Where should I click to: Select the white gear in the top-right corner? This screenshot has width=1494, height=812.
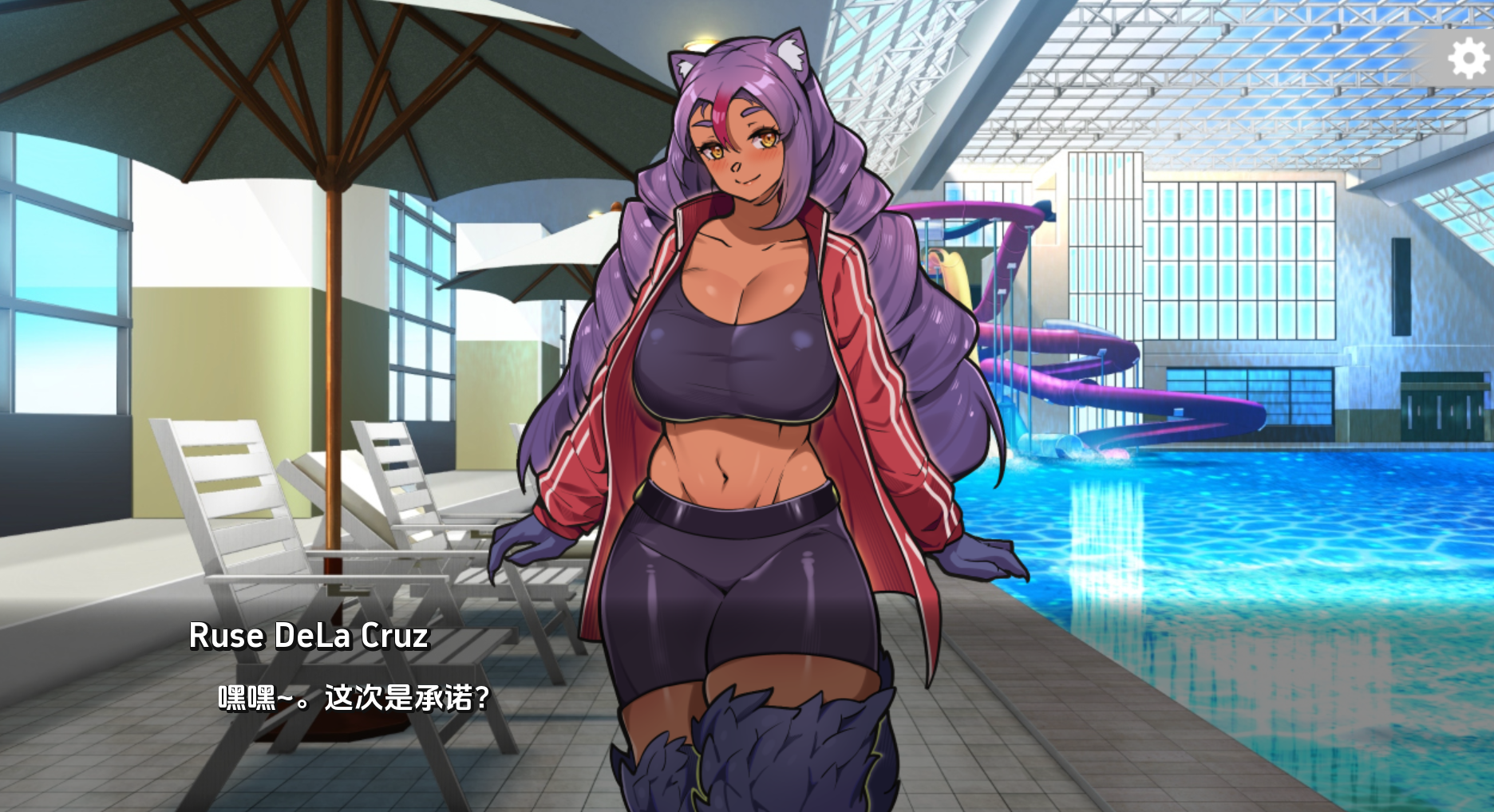[x=1468, y=57]
